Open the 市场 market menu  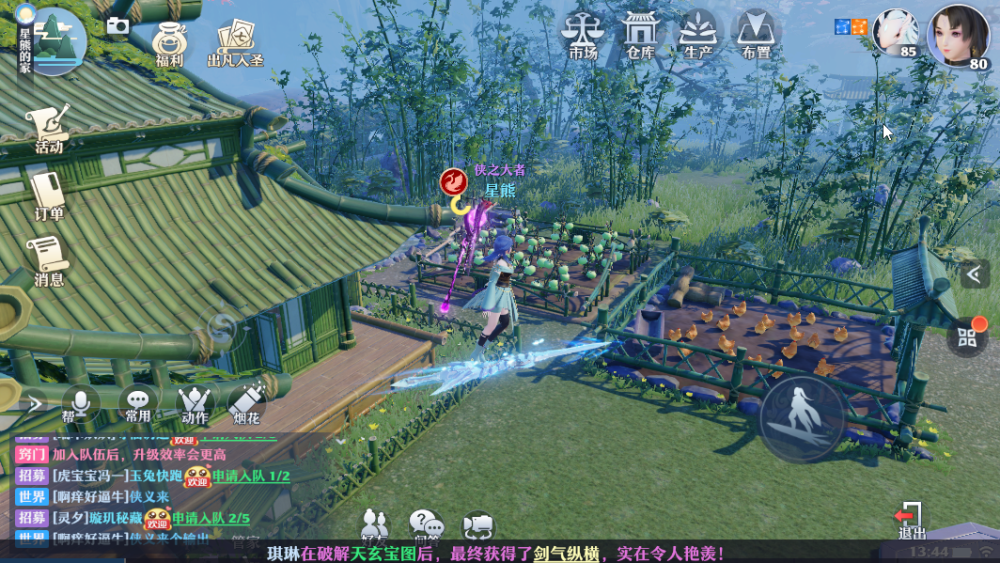point(581,33)
